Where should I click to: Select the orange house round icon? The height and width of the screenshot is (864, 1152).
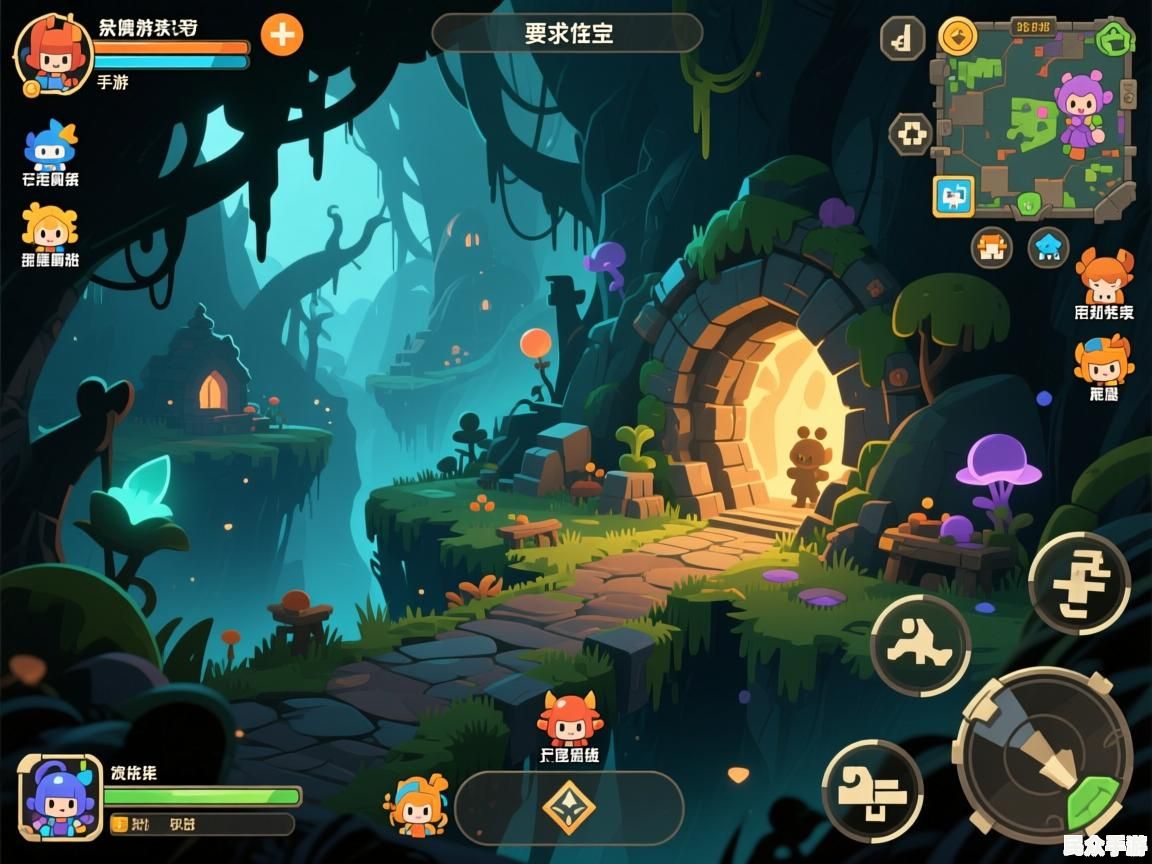992,247
